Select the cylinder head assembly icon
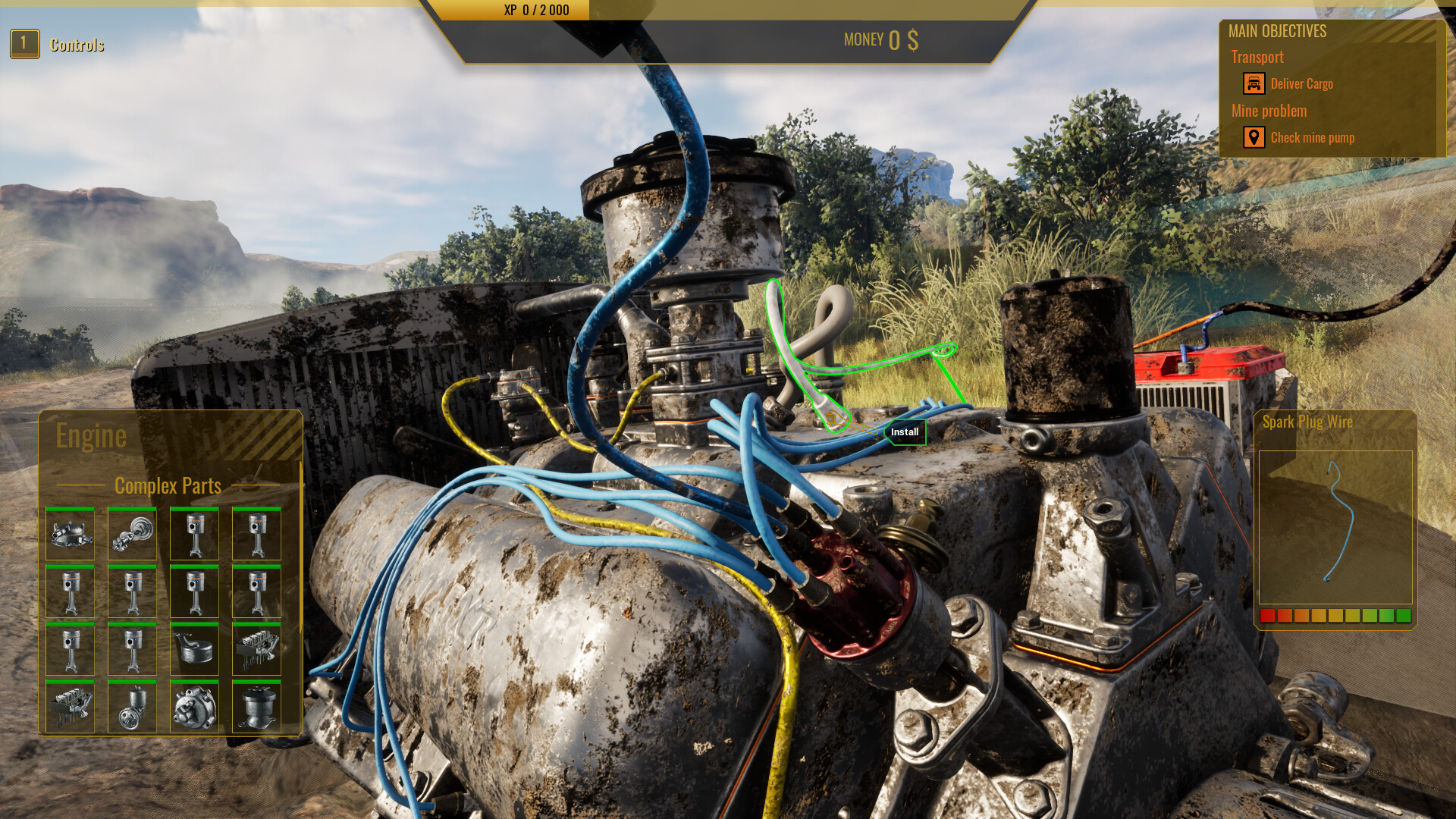 256,650
